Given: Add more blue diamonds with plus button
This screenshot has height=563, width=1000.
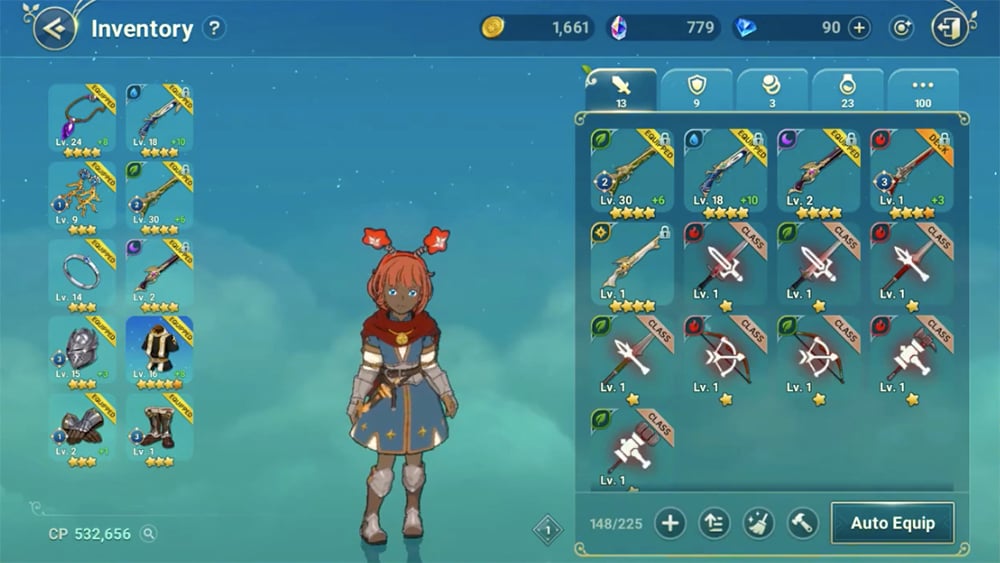Looking at the screenshot, I should tap(859, 28).
